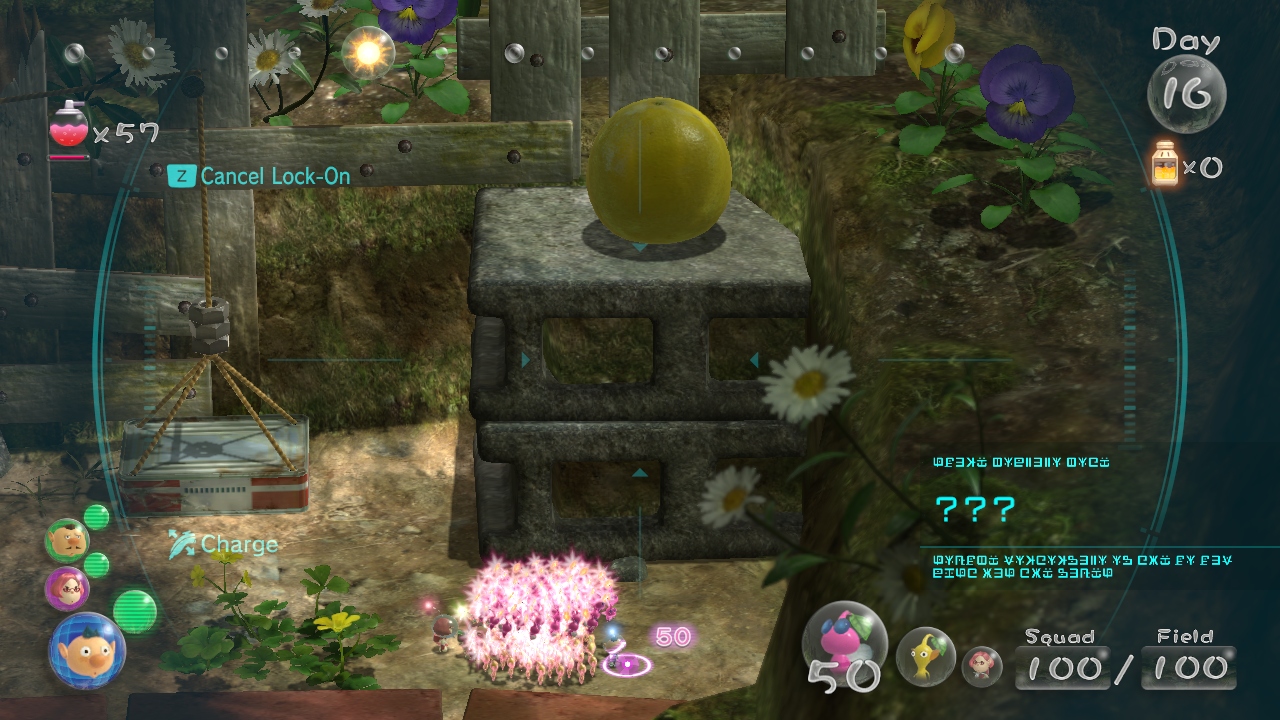Choose Brittany's pink leader portrait
This screenshot has height=720, width=1280.
point(67,587)
